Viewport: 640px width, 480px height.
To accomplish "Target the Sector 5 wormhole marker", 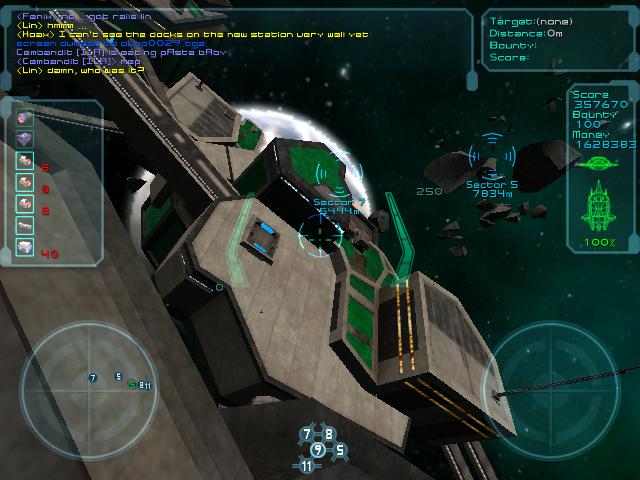I will pos(491,156).
